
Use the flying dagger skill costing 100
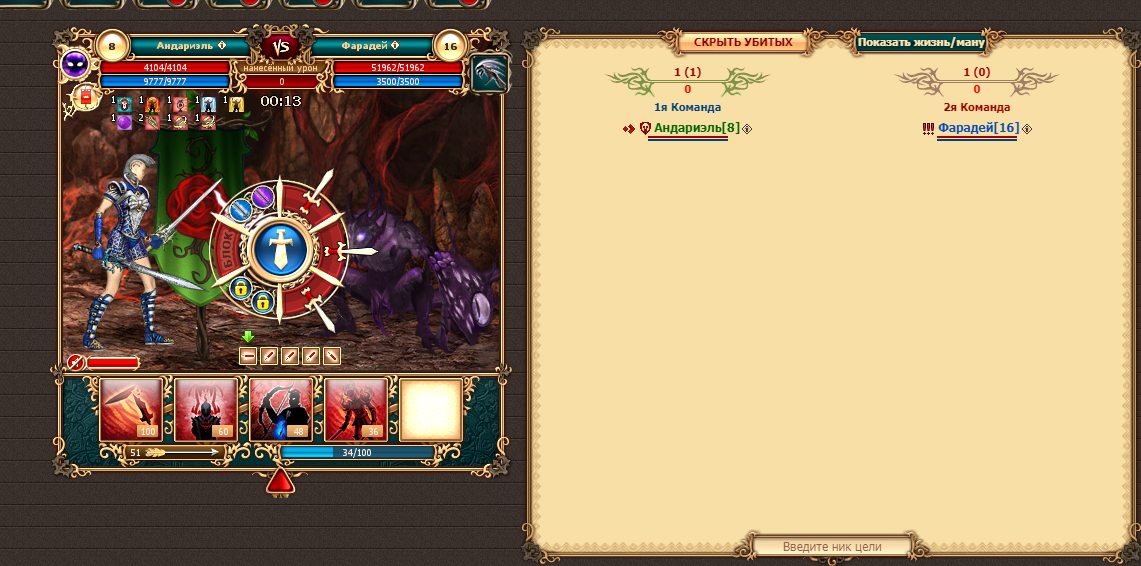[x=131, y=409]
